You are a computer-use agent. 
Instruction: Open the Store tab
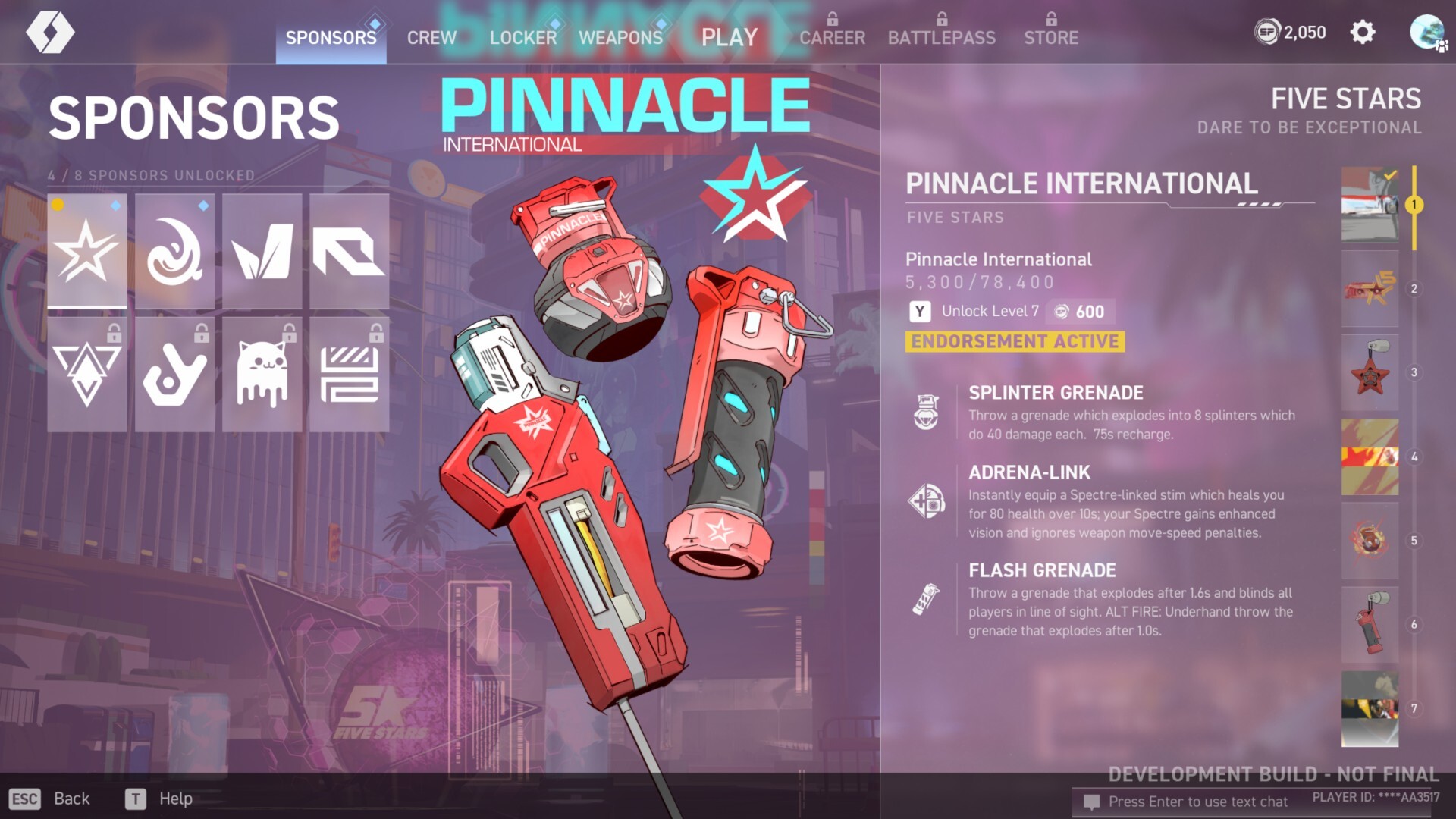[1050, 37]
